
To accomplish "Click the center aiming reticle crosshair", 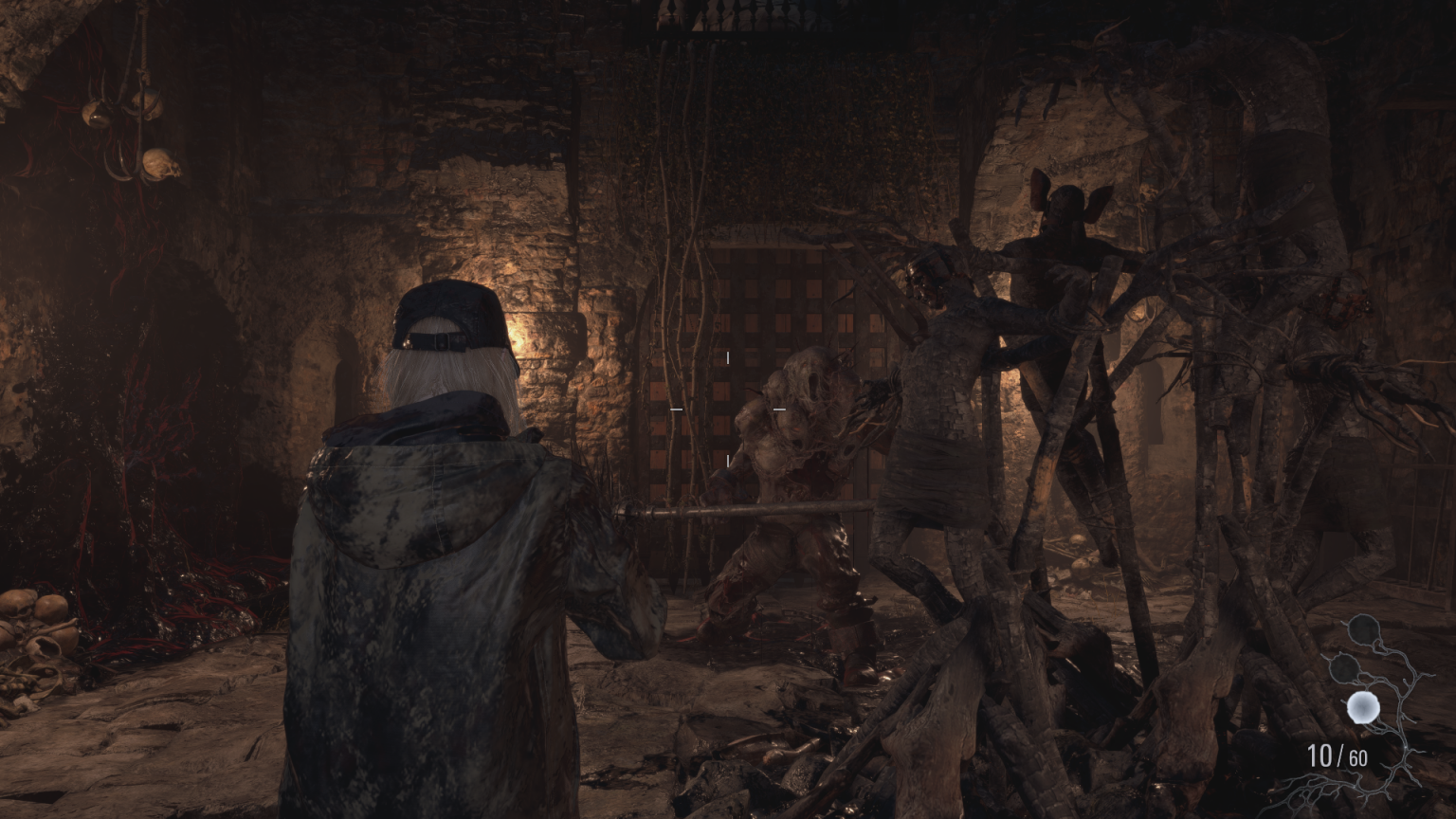I will pos(728,409).
